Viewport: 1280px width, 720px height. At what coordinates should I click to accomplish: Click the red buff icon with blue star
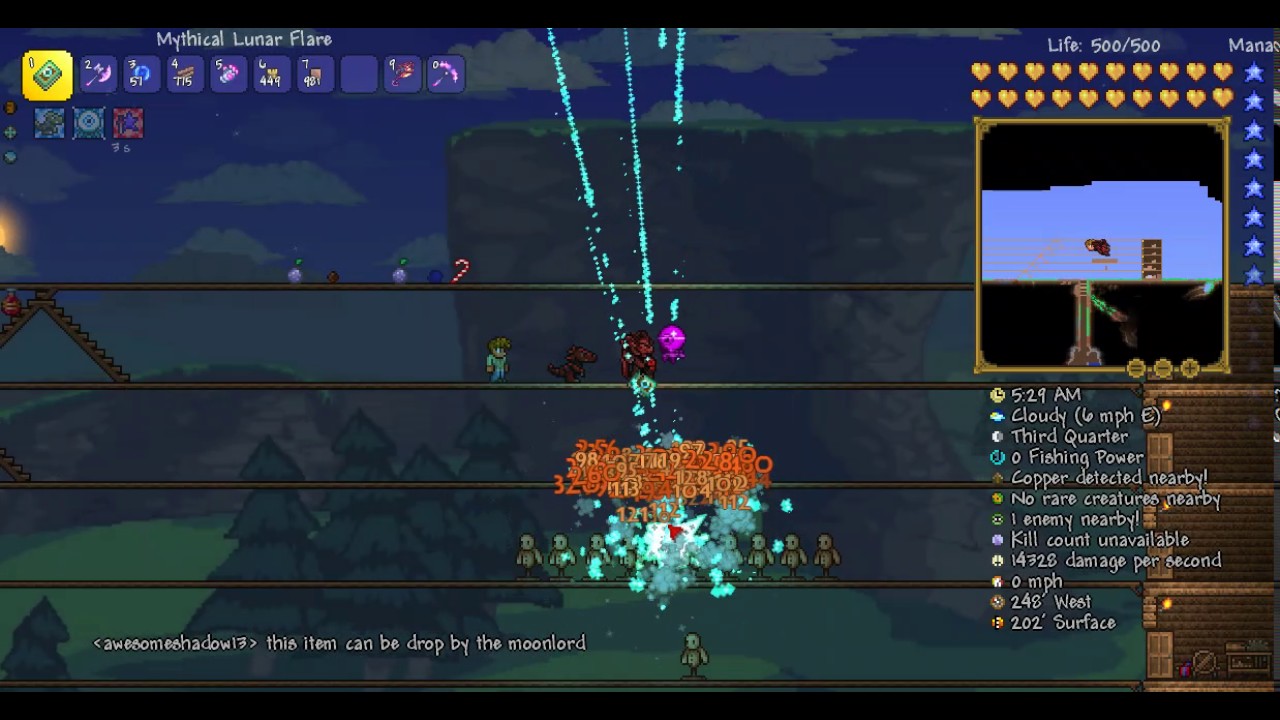(128, 123)
